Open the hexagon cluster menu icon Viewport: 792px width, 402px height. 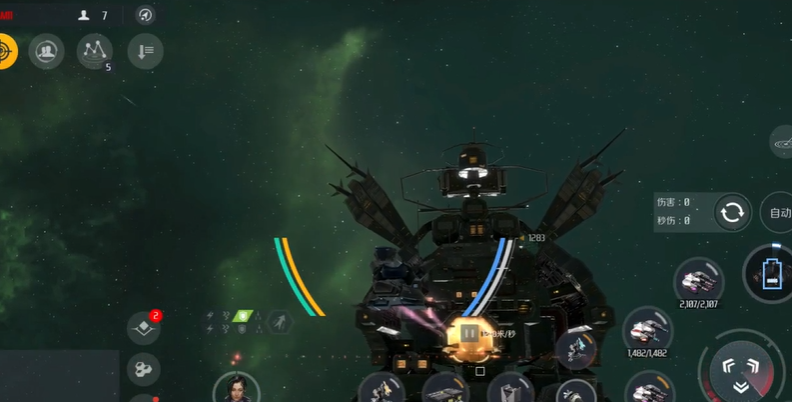click(144, 369)
